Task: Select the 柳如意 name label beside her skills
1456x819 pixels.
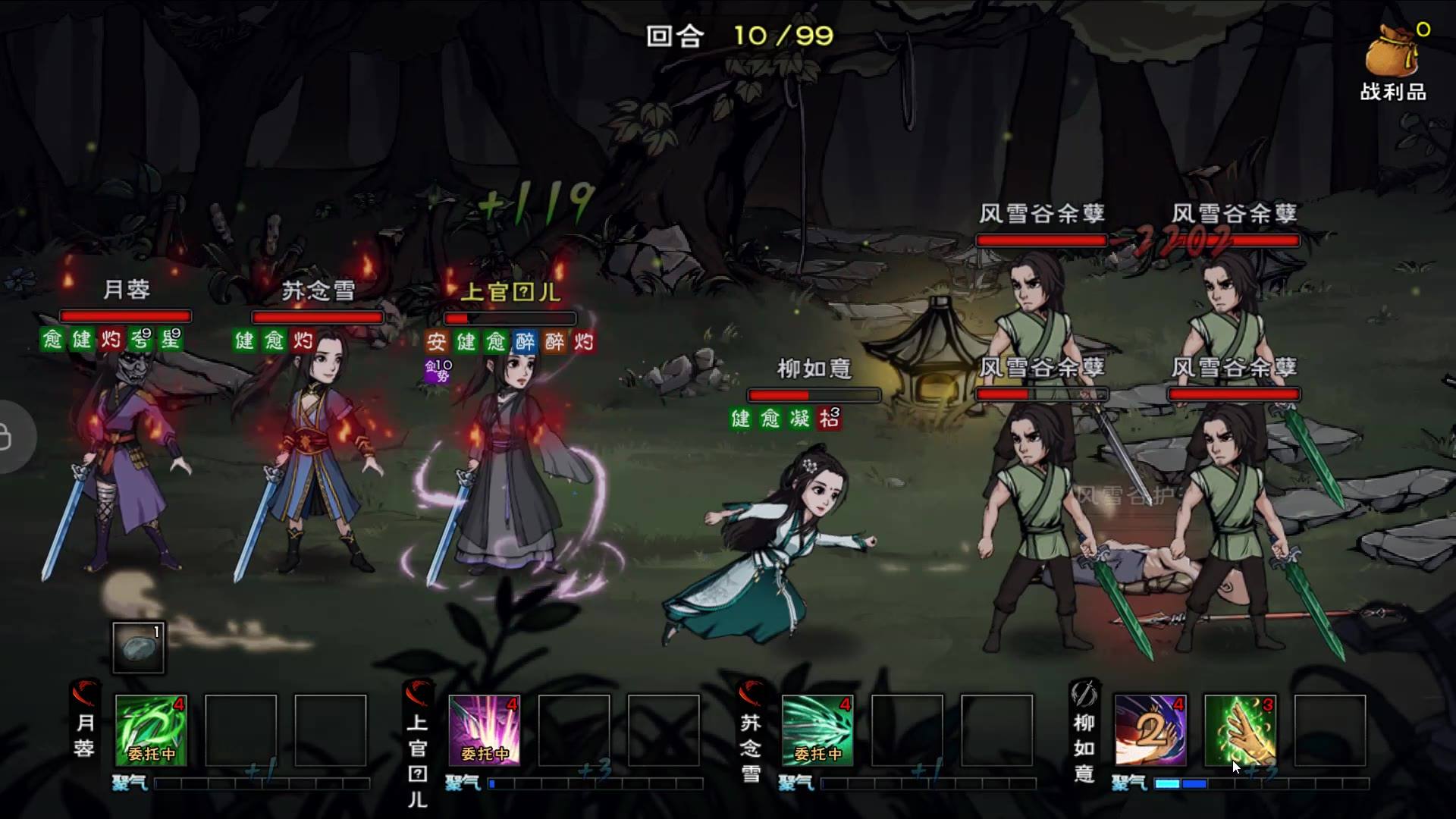Action: 1084,747
